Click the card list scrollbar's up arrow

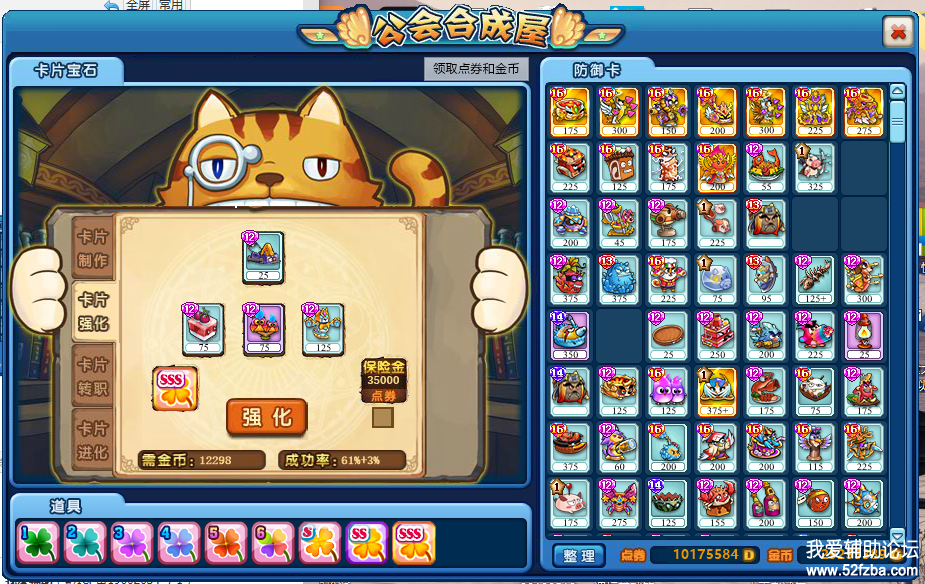pos(897,92)
